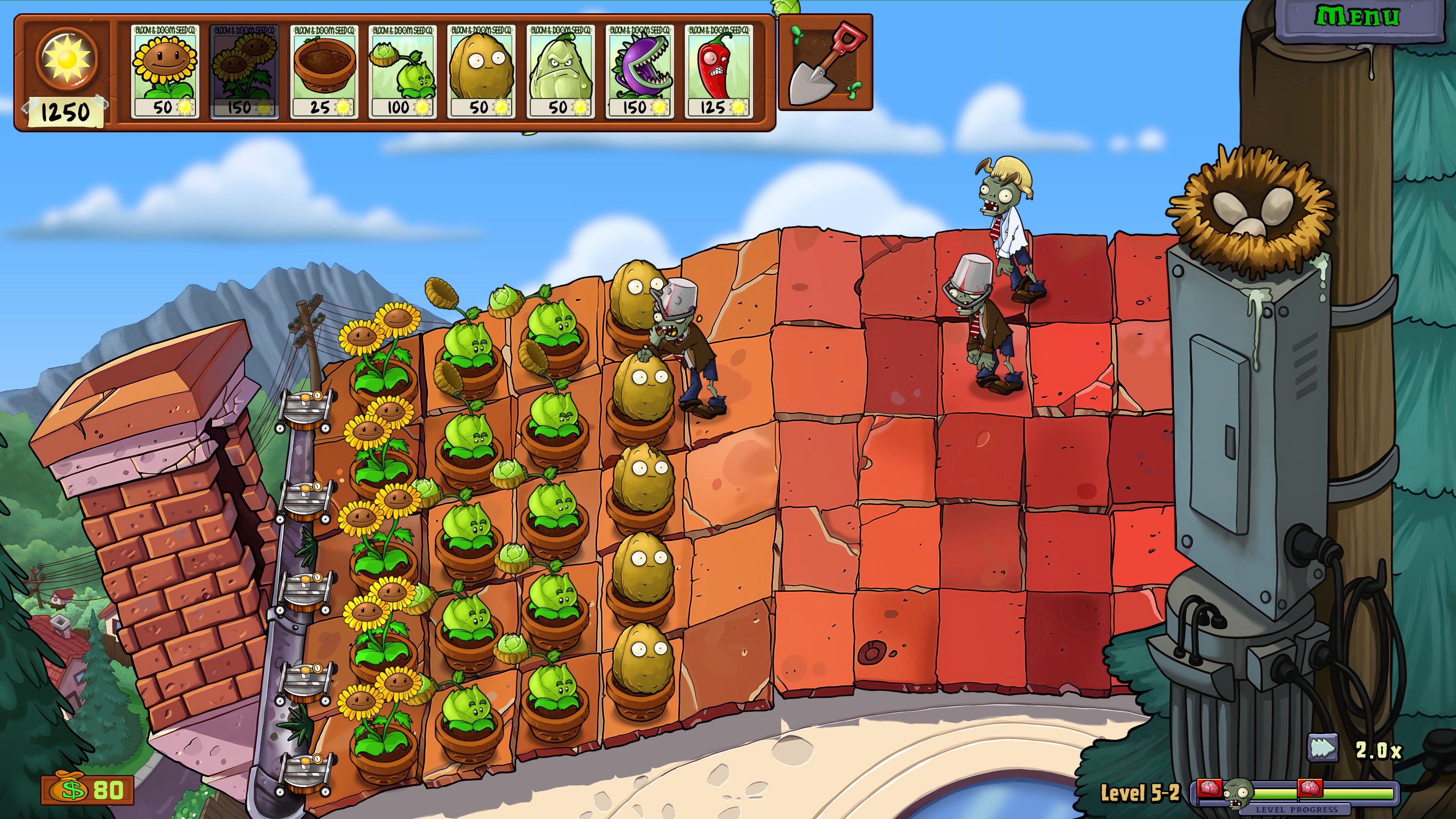Select the Squash seed packet
Screen dimensions: 1456x819
click(x=560, y=71)
